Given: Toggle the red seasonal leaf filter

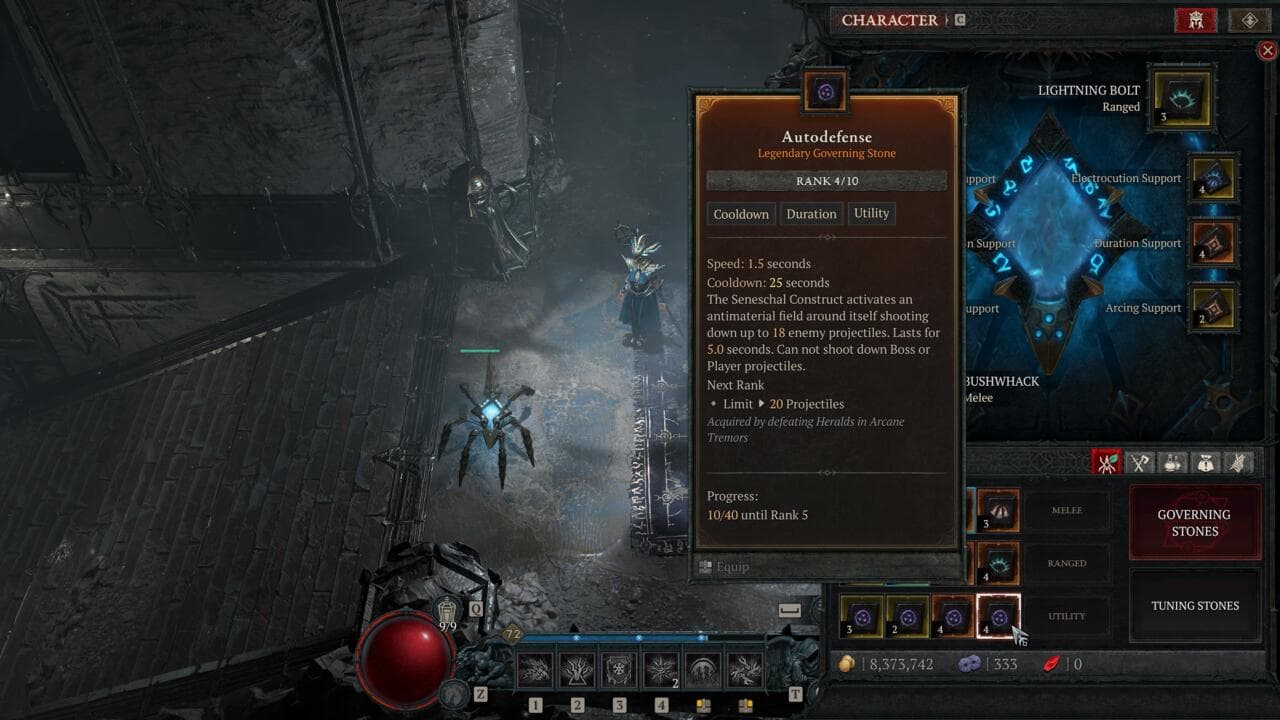Looking at the screenshot, I should [1110, 462].
